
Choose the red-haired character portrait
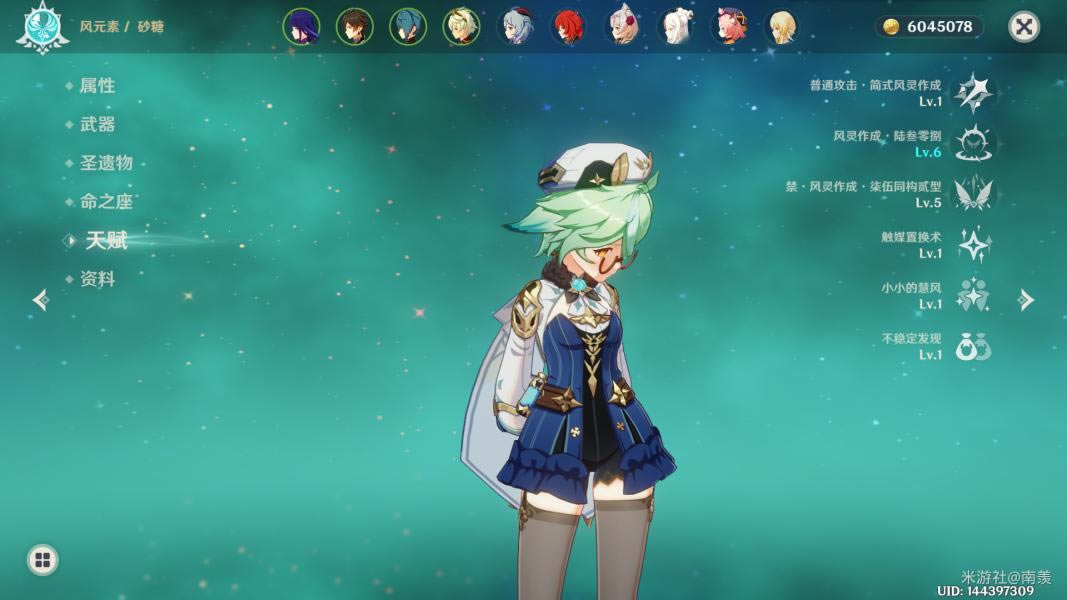pos(569,27)
